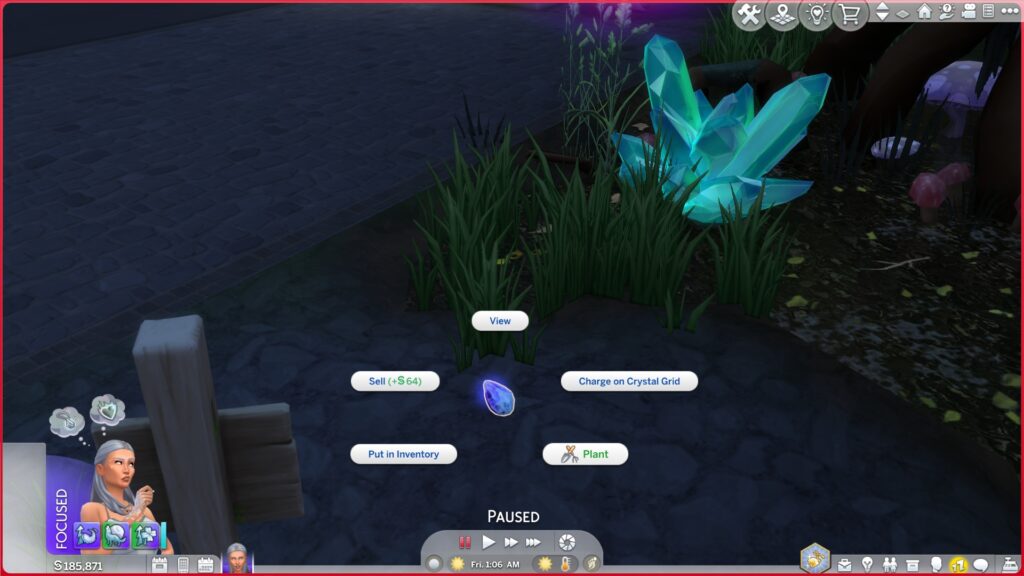Set game speed to fast forward
The height and width of the screenshot is (576, 1024).
[x=511, y=542]
